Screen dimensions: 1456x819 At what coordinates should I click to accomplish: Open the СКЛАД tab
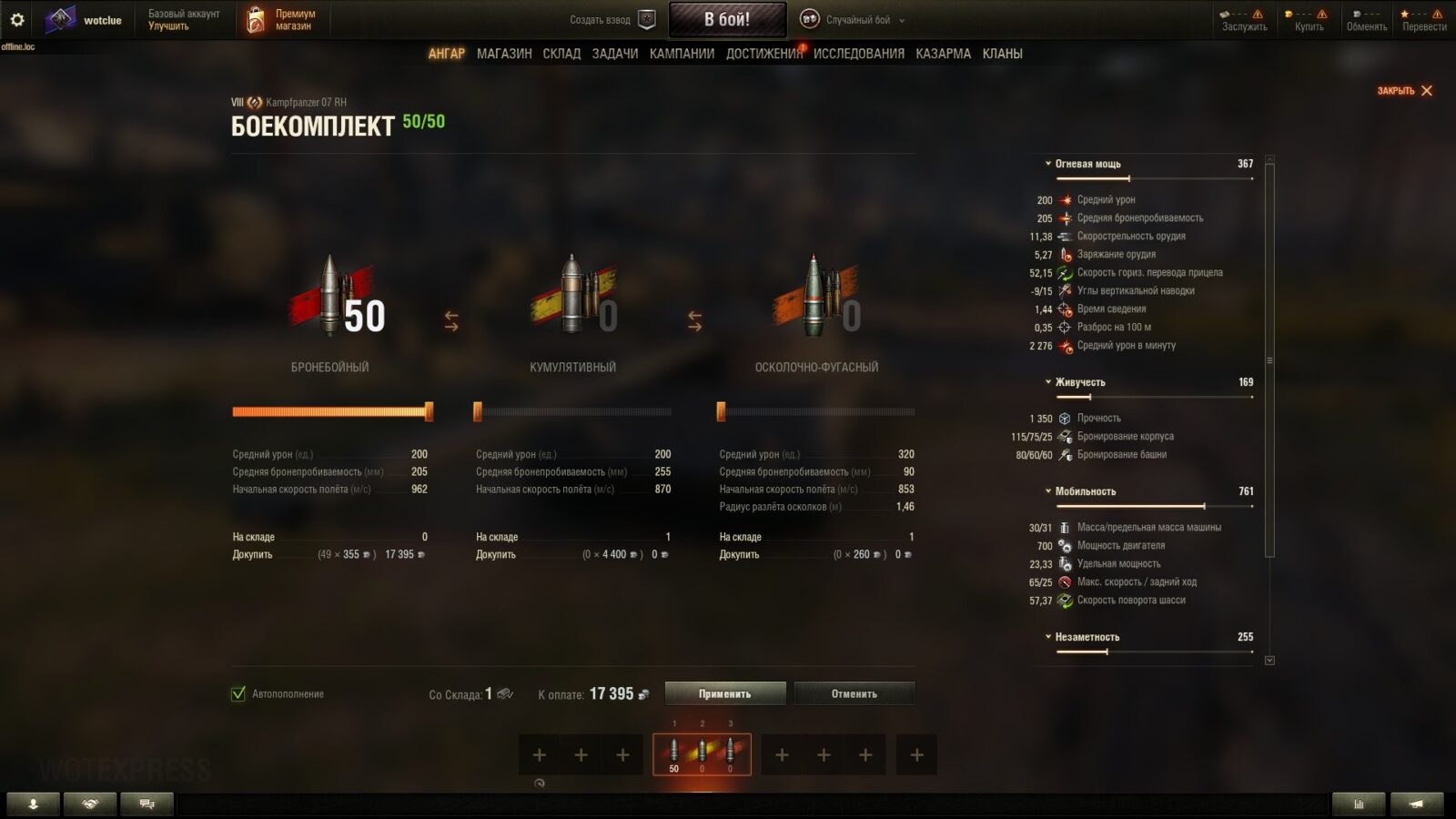(561, 54)
